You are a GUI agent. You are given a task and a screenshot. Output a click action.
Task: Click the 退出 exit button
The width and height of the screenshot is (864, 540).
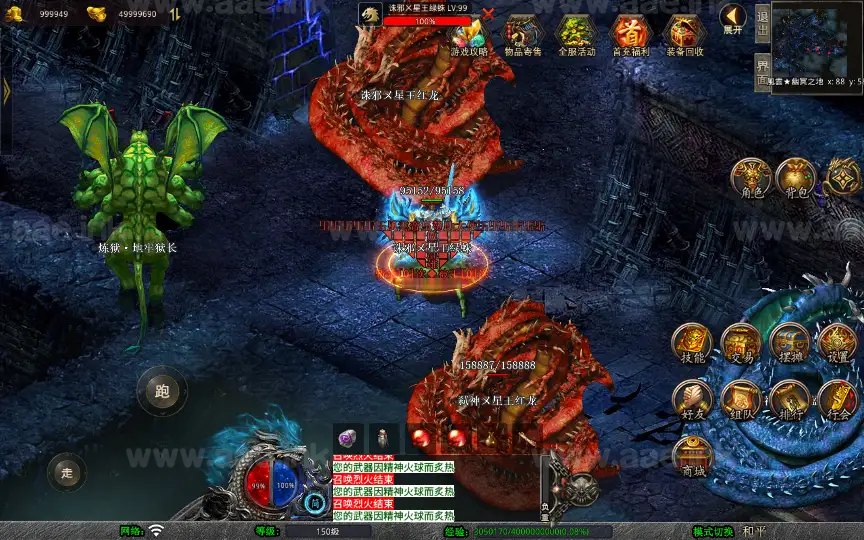763,21
